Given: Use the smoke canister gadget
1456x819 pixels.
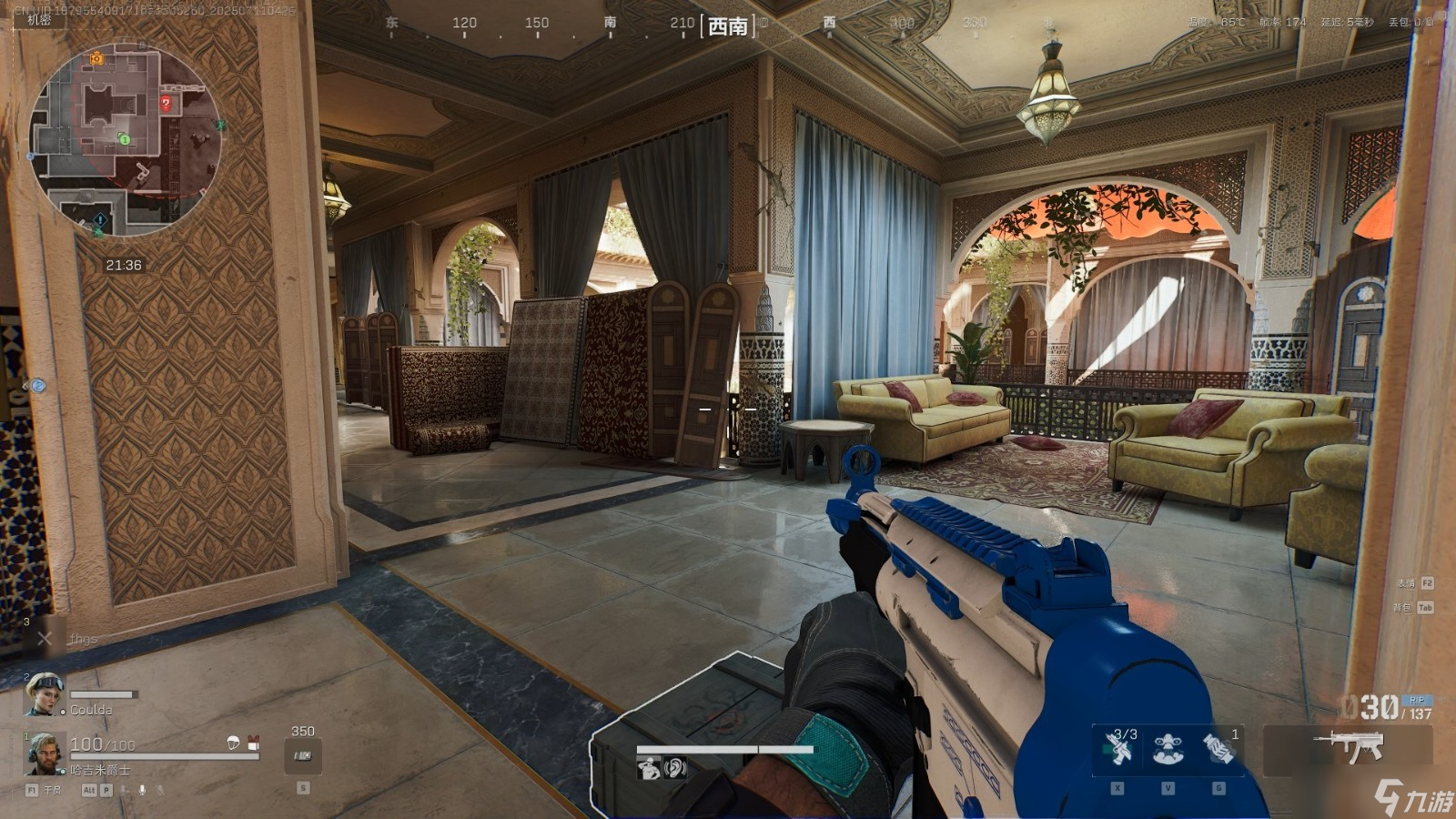Looking at the screenshot, I should (x=1218, y=750).
